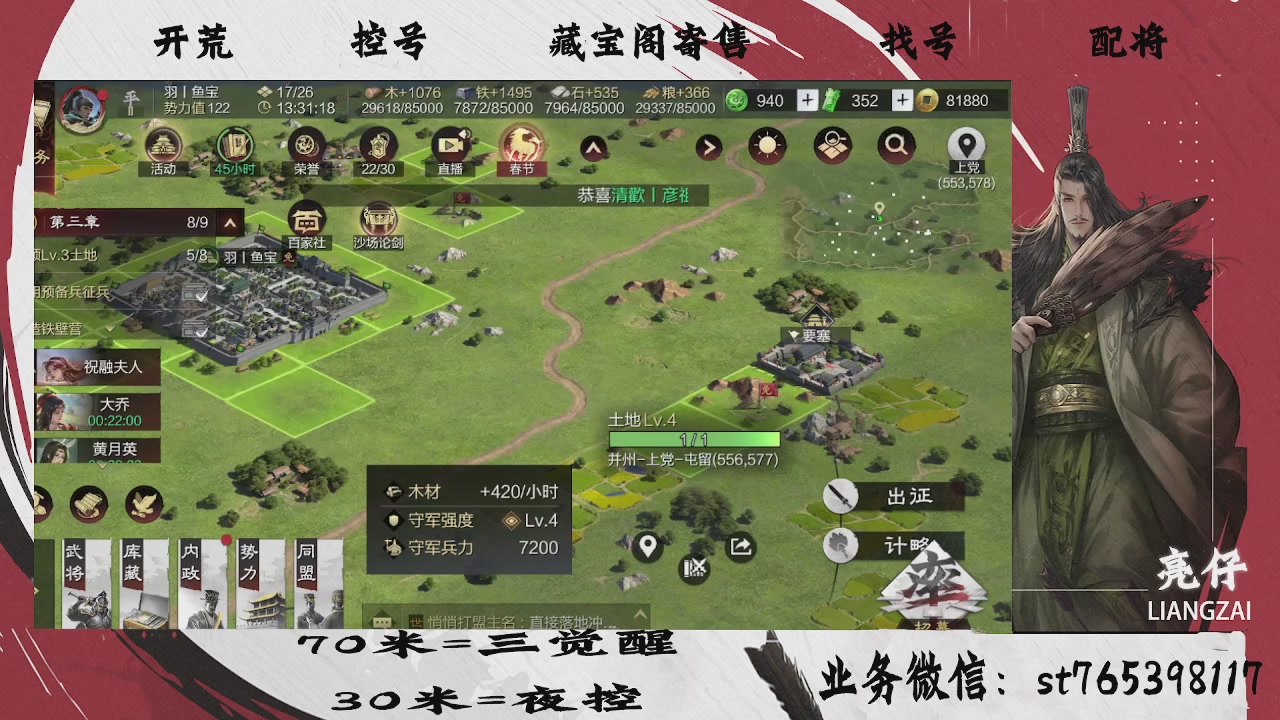Screen dimensions: 1280x720
Task: Open the 春节 festival event icon
Action: [521, 147]
